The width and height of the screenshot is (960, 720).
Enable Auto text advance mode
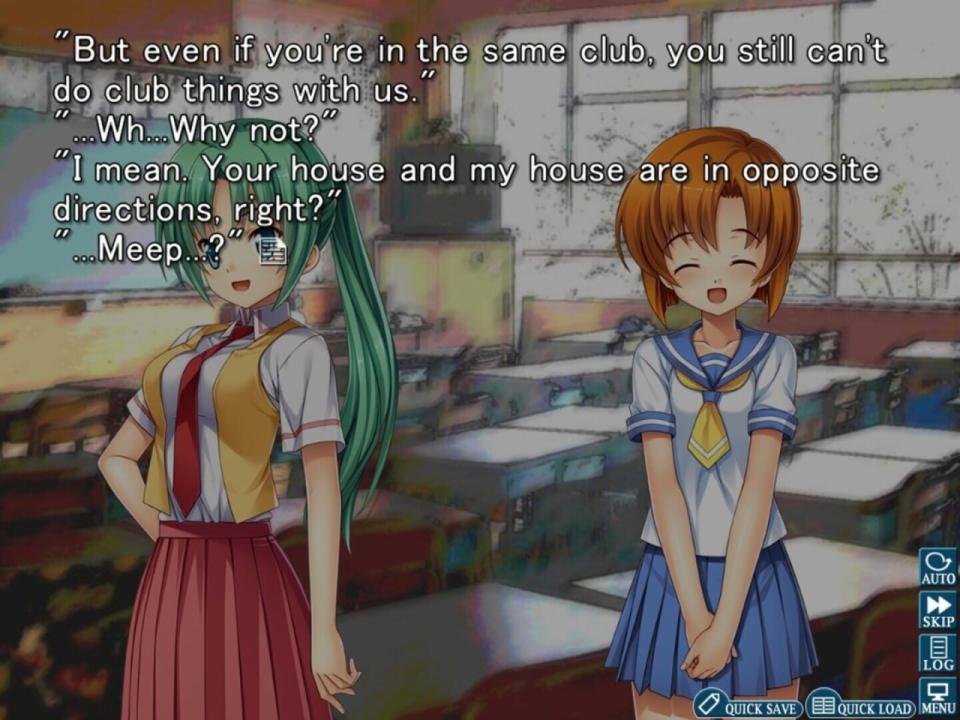pos(938,567)
